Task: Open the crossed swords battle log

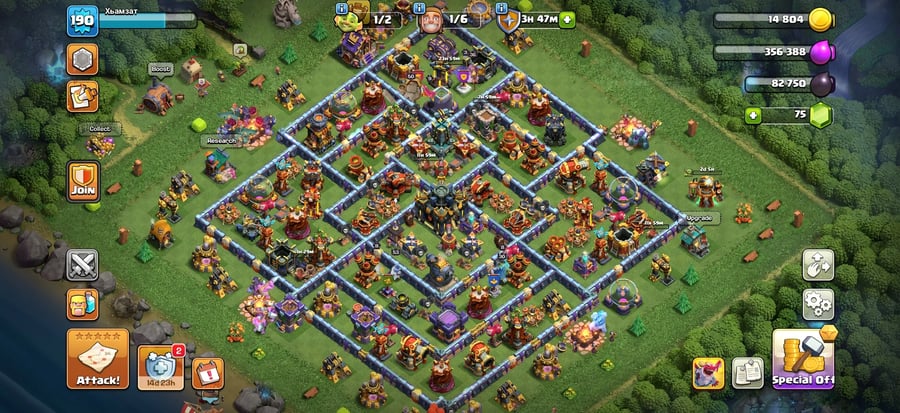Action: [82, 265]
